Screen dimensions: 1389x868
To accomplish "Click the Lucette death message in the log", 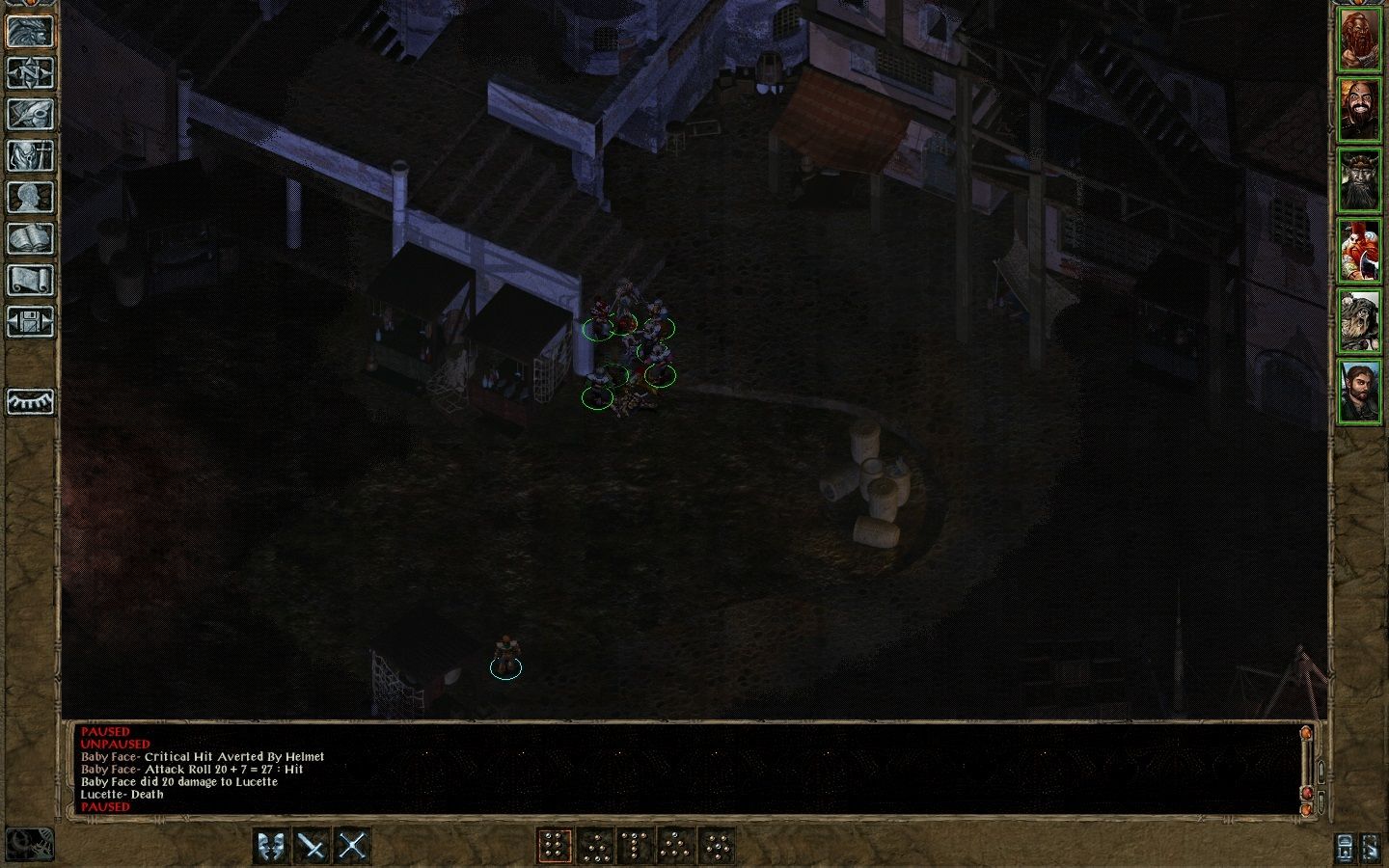I will tap(121, 794).
